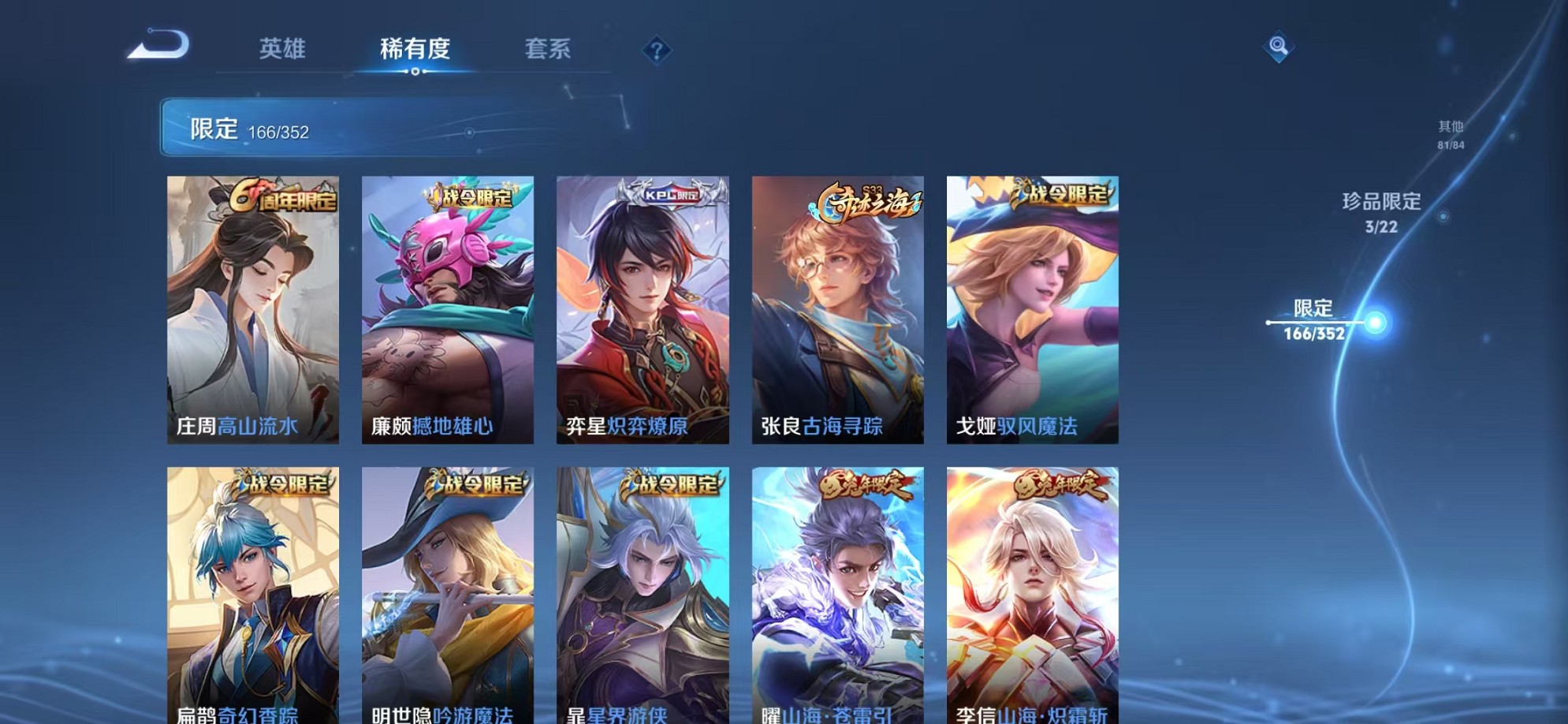Open the search magnifier icon
Image resolution: width=1568 pixels, height=724 pixels.
pyautogui.click(x=1278, y=47)
